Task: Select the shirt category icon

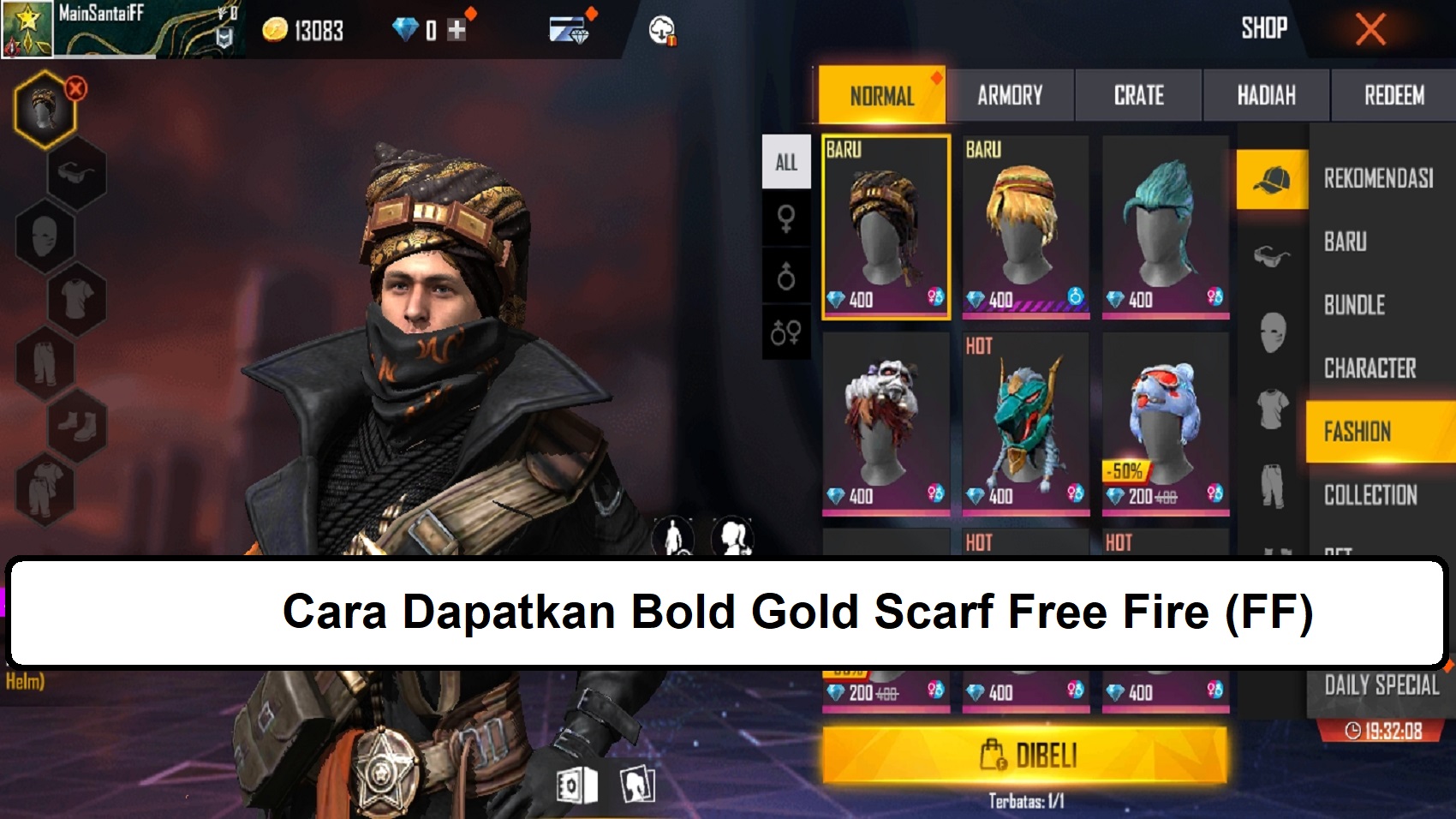Action: click(75, 297)
